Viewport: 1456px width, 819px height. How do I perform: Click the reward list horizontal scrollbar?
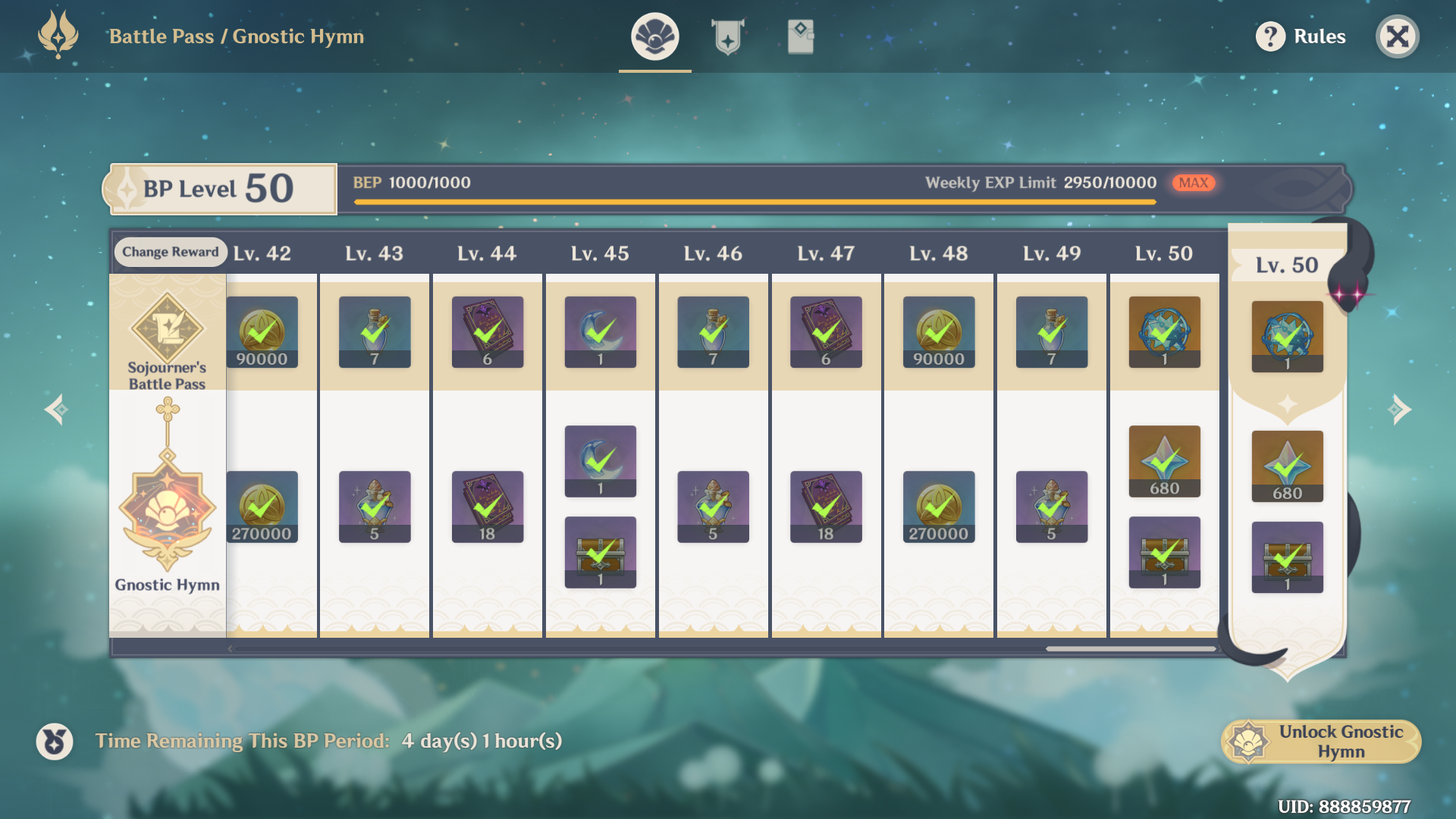(1130, 648)
